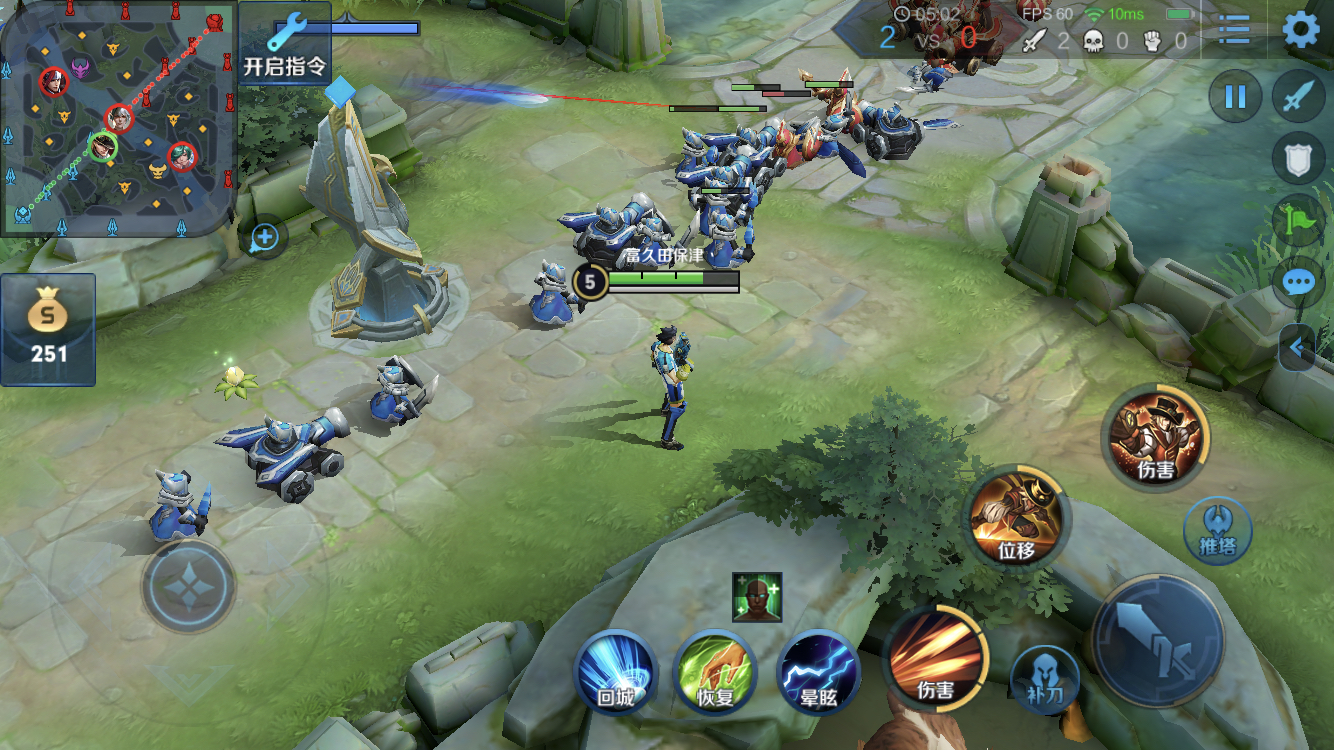Click the minimap
This screenshot has height=750, width=1334.
coord(118,118)
